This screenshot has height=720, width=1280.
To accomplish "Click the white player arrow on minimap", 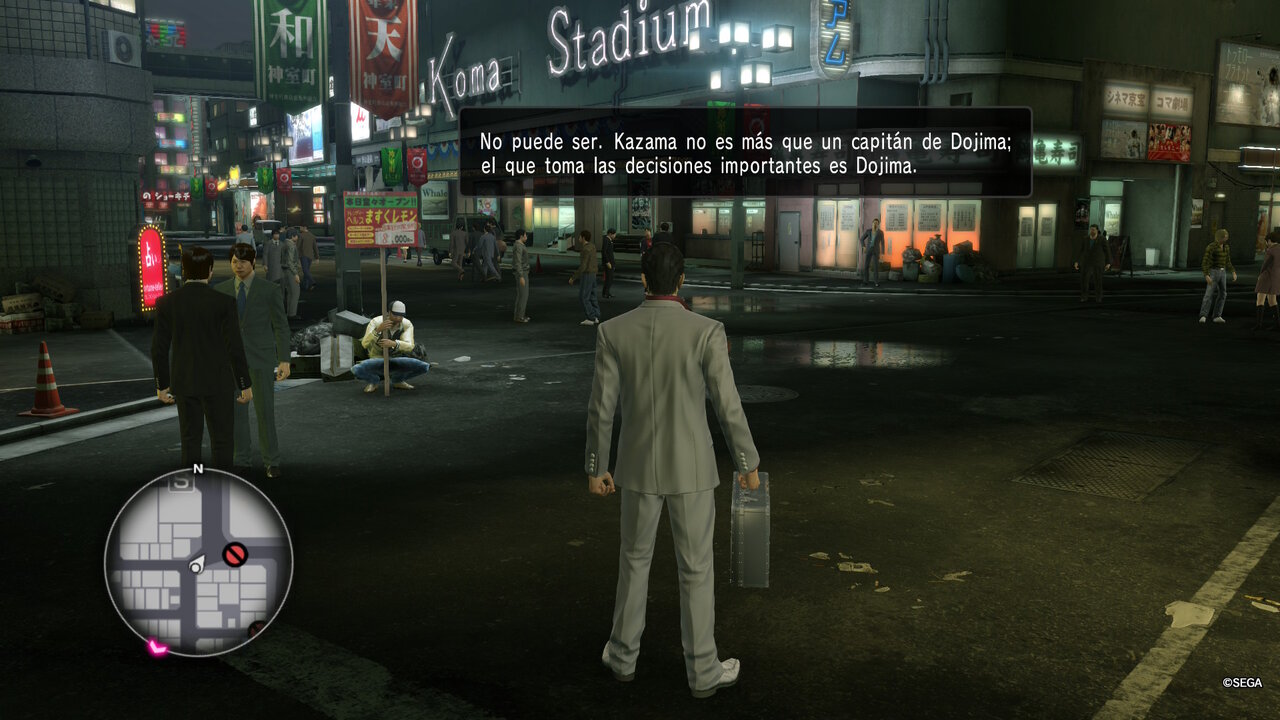I will [x=197, y=565].
